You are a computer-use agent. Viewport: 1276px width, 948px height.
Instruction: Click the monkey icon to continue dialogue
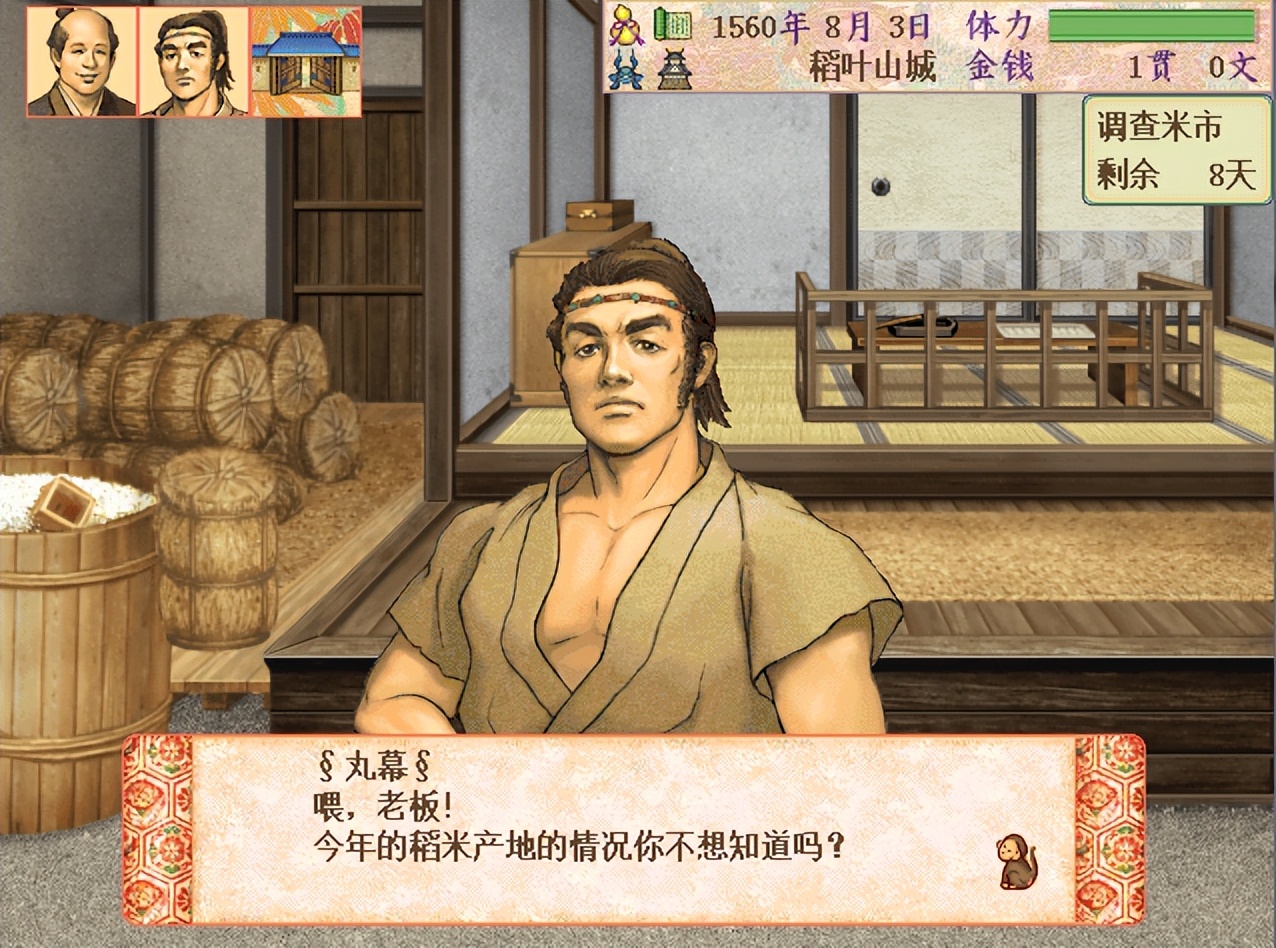click(x=1016, y=862)
